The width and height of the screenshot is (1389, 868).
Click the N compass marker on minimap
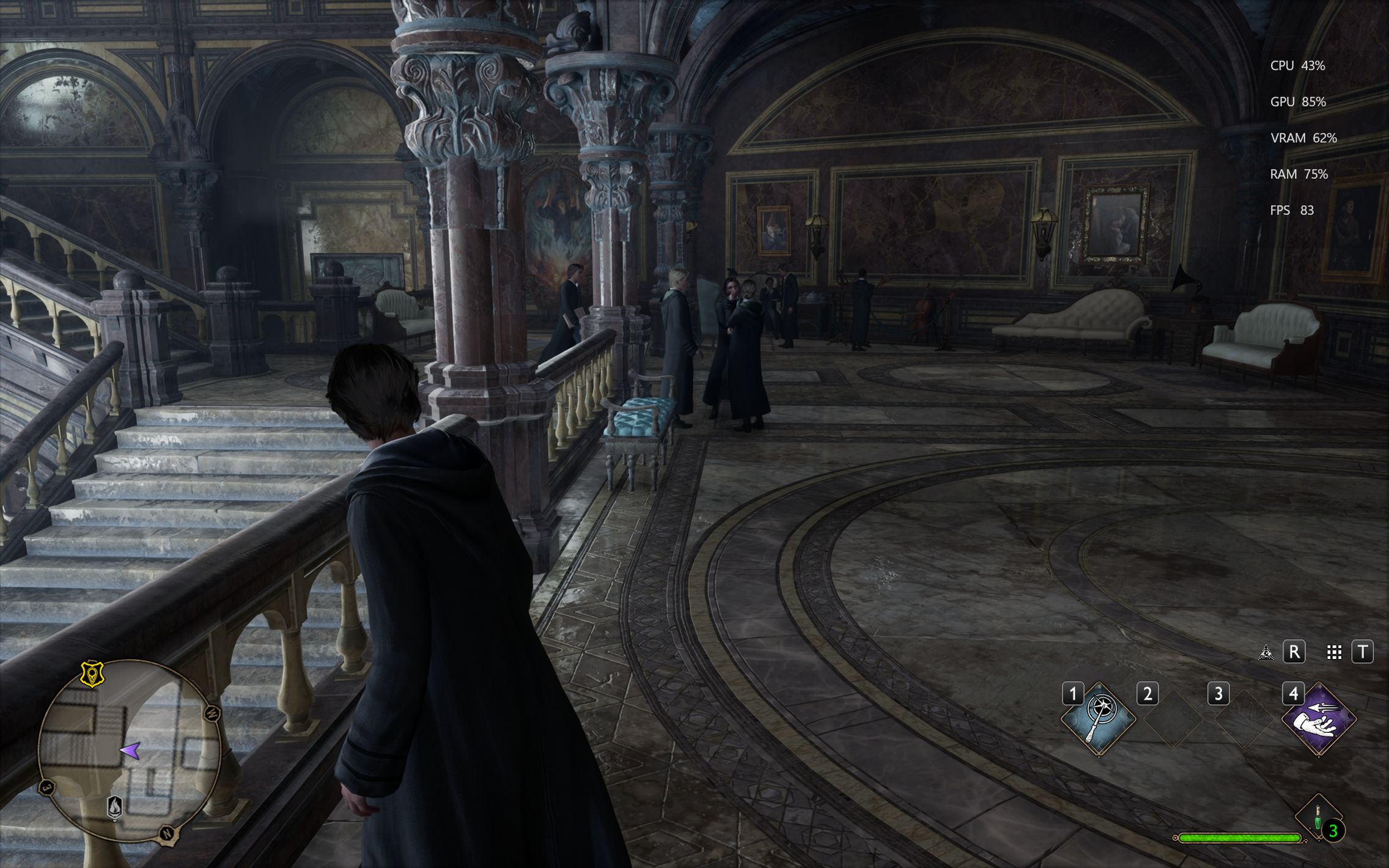point(167,834)
